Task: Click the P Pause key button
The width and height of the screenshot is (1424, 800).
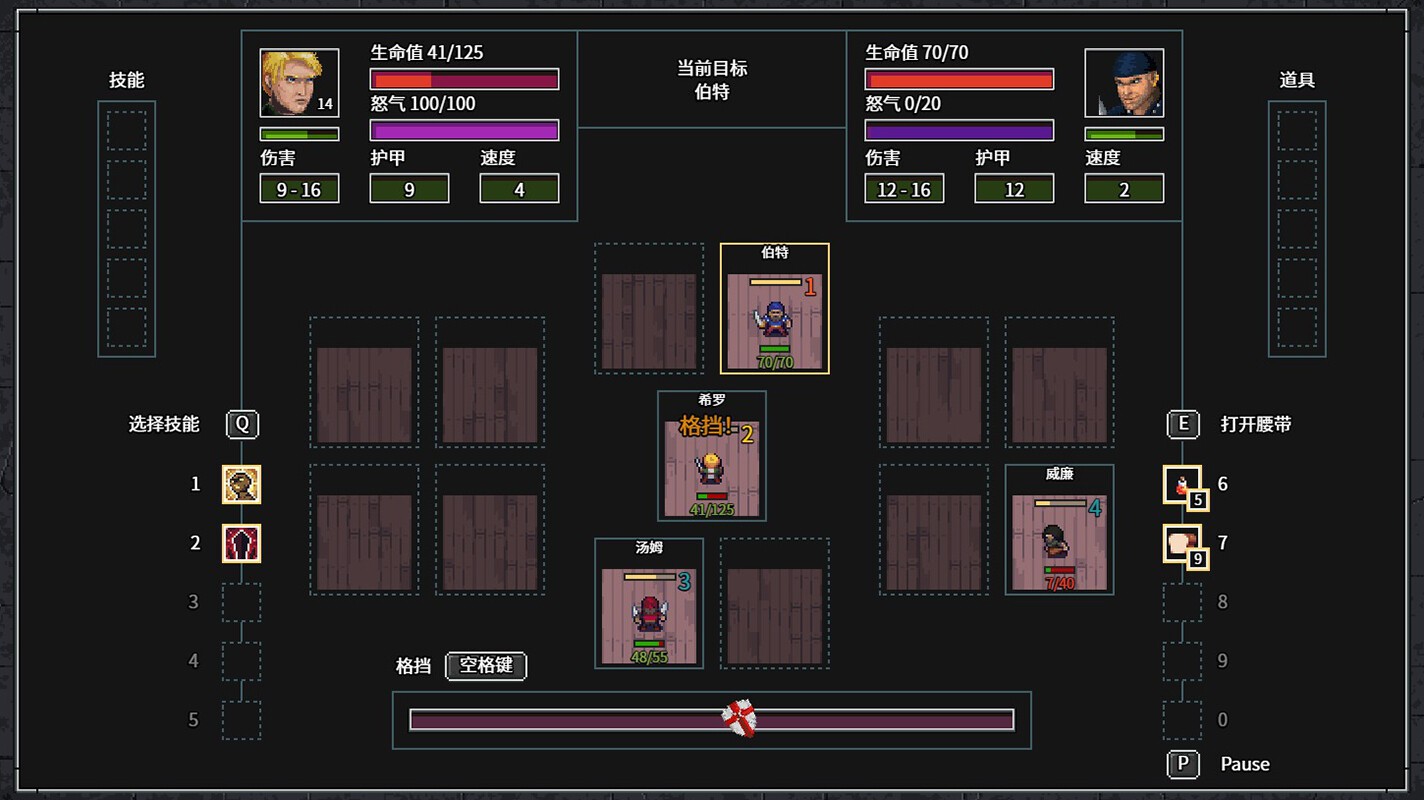Action: pyautogui.click(x=1183, y=764)
